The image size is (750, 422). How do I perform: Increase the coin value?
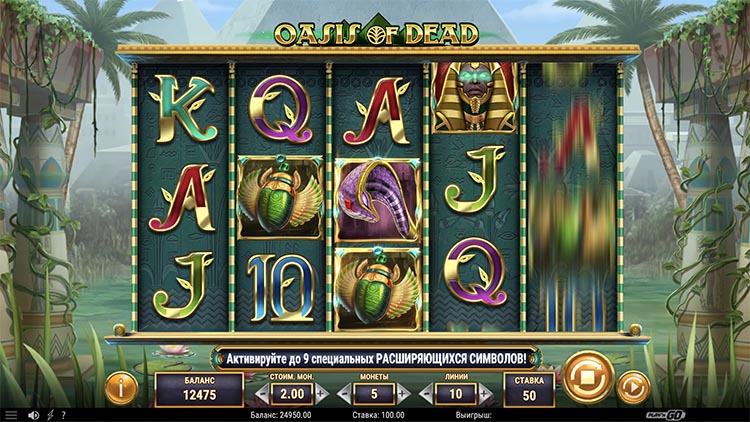(x=320, y=395)
